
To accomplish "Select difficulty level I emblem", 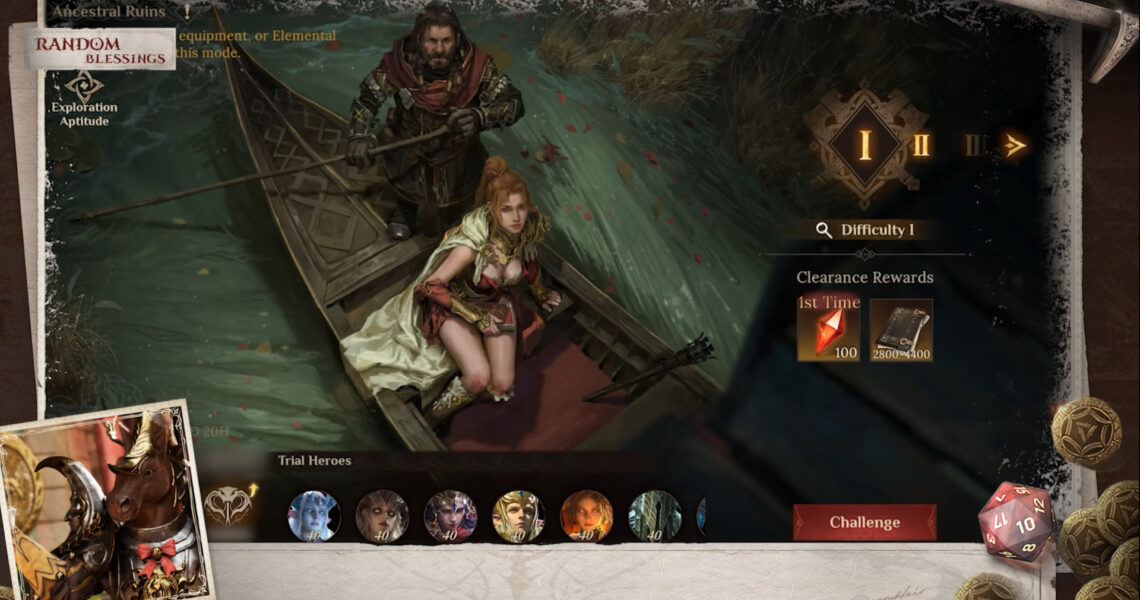I will [864, 145].
